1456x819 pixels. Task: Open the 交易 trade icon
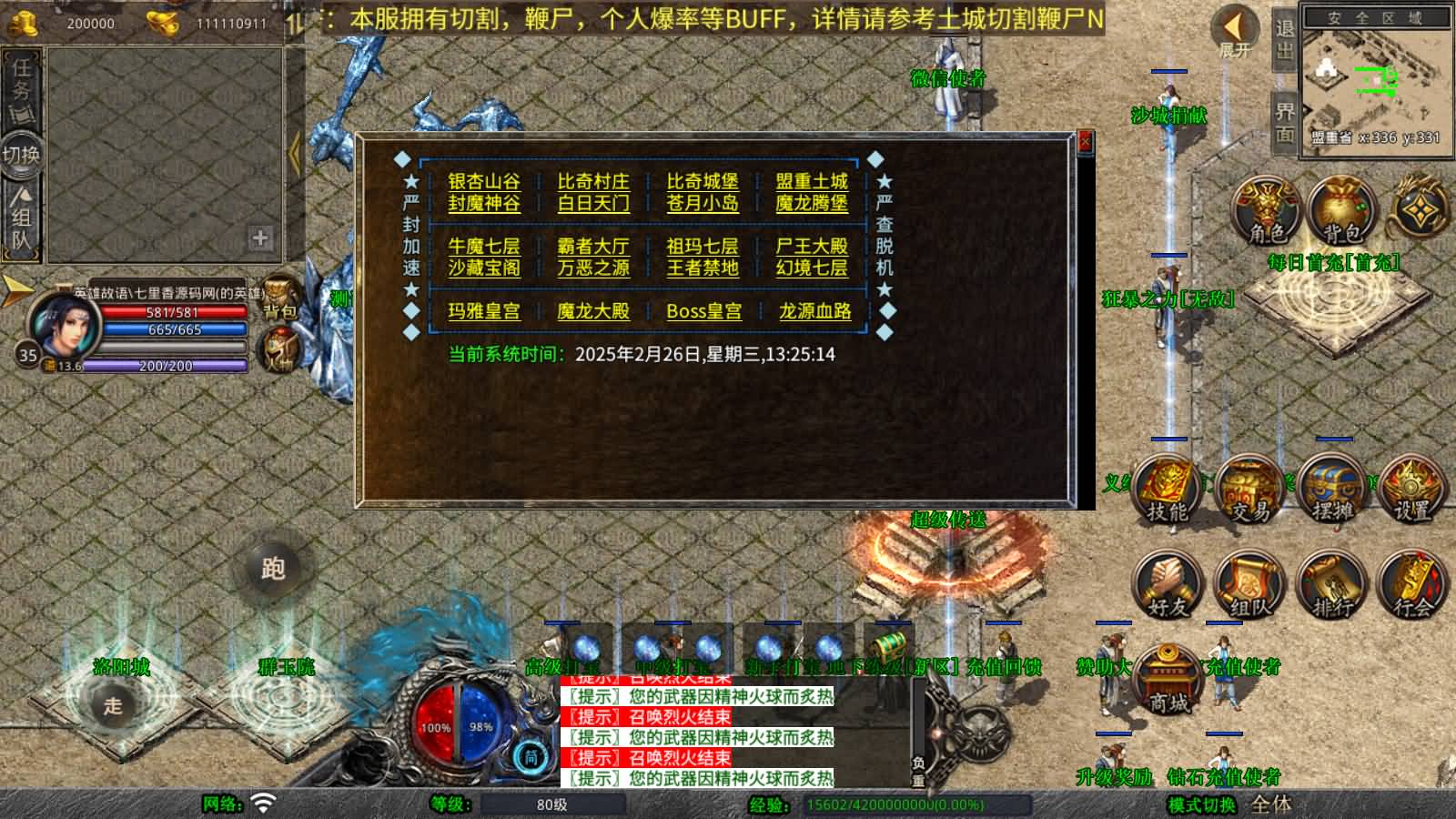1249,490
